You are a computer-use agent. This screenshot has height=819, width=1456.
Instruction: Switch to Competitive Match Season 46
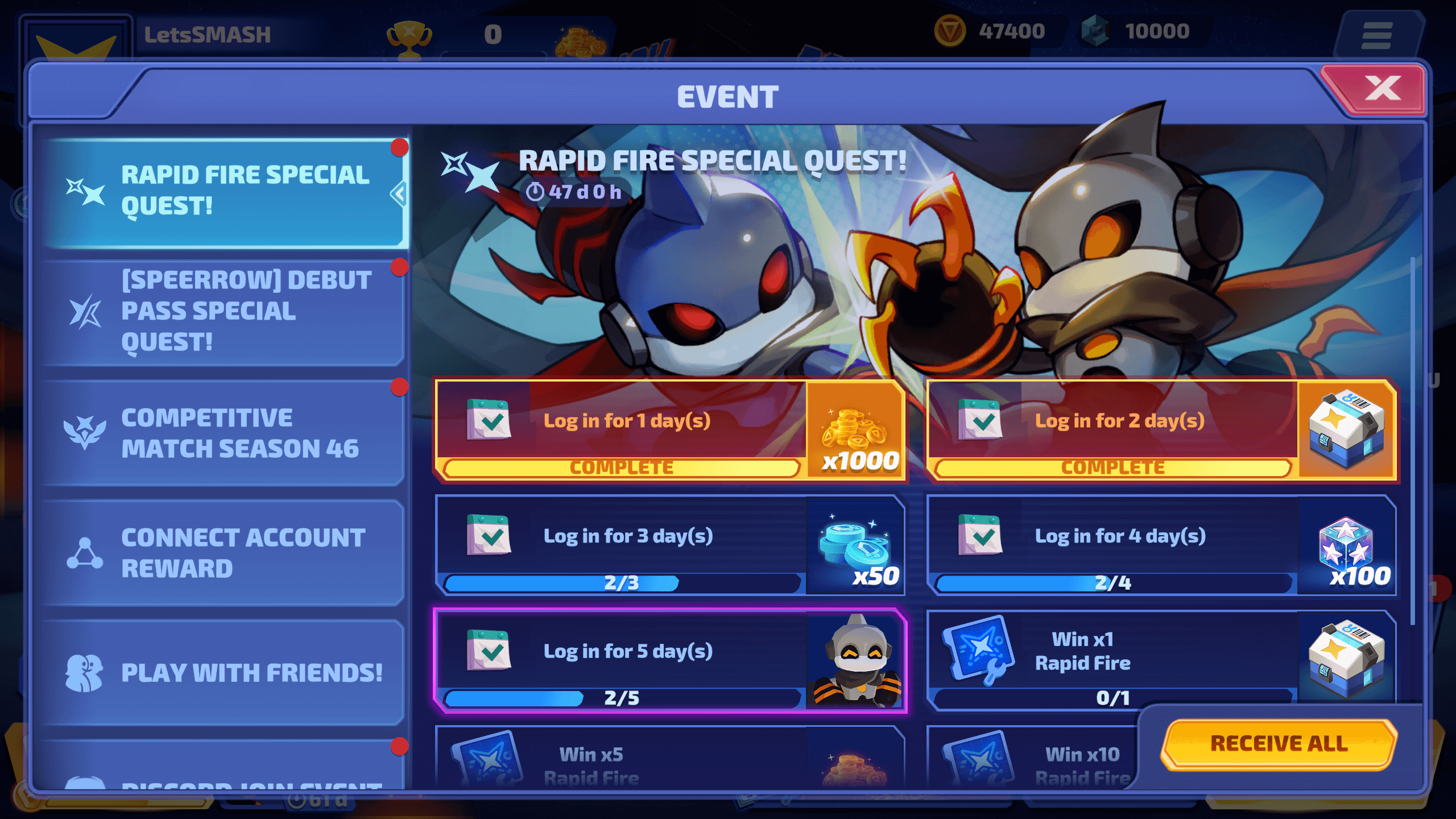[x=225, y=433]
